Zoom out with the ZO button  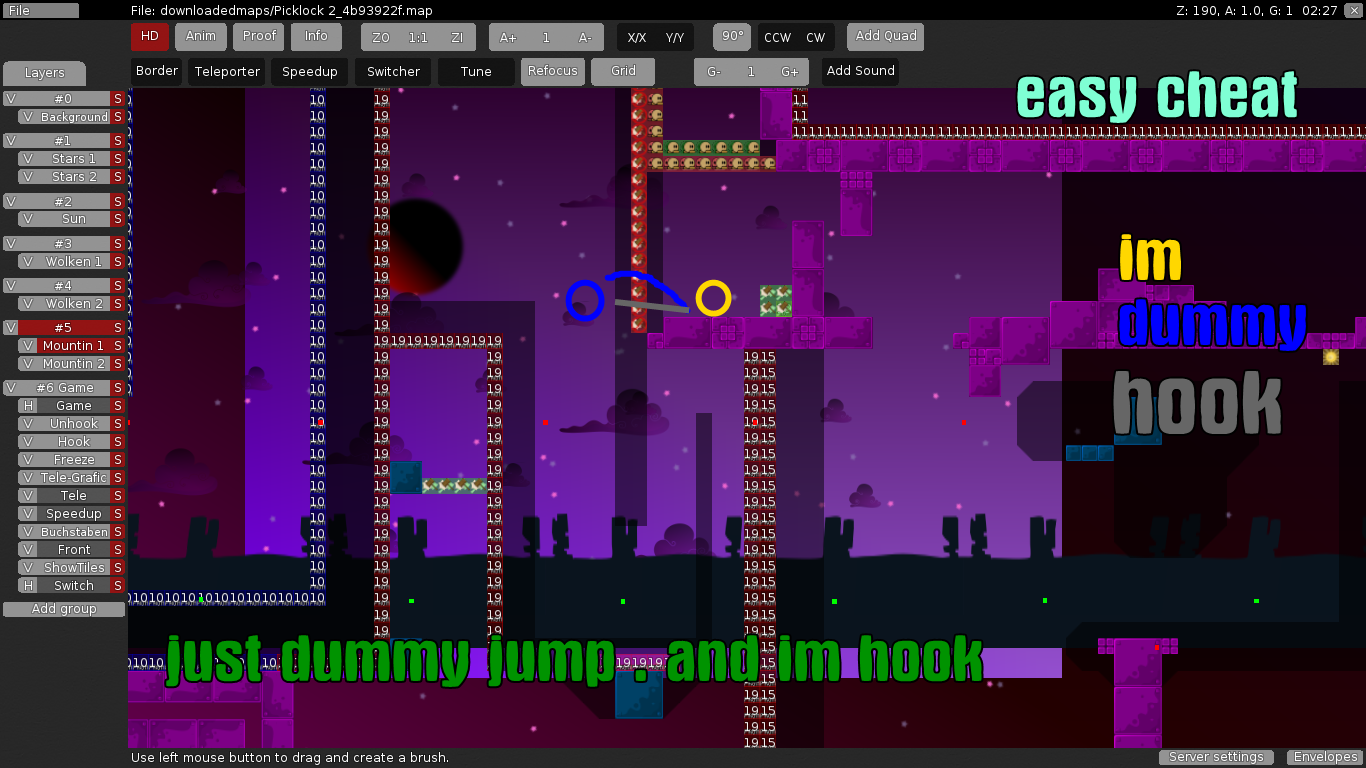pos(381,38)
